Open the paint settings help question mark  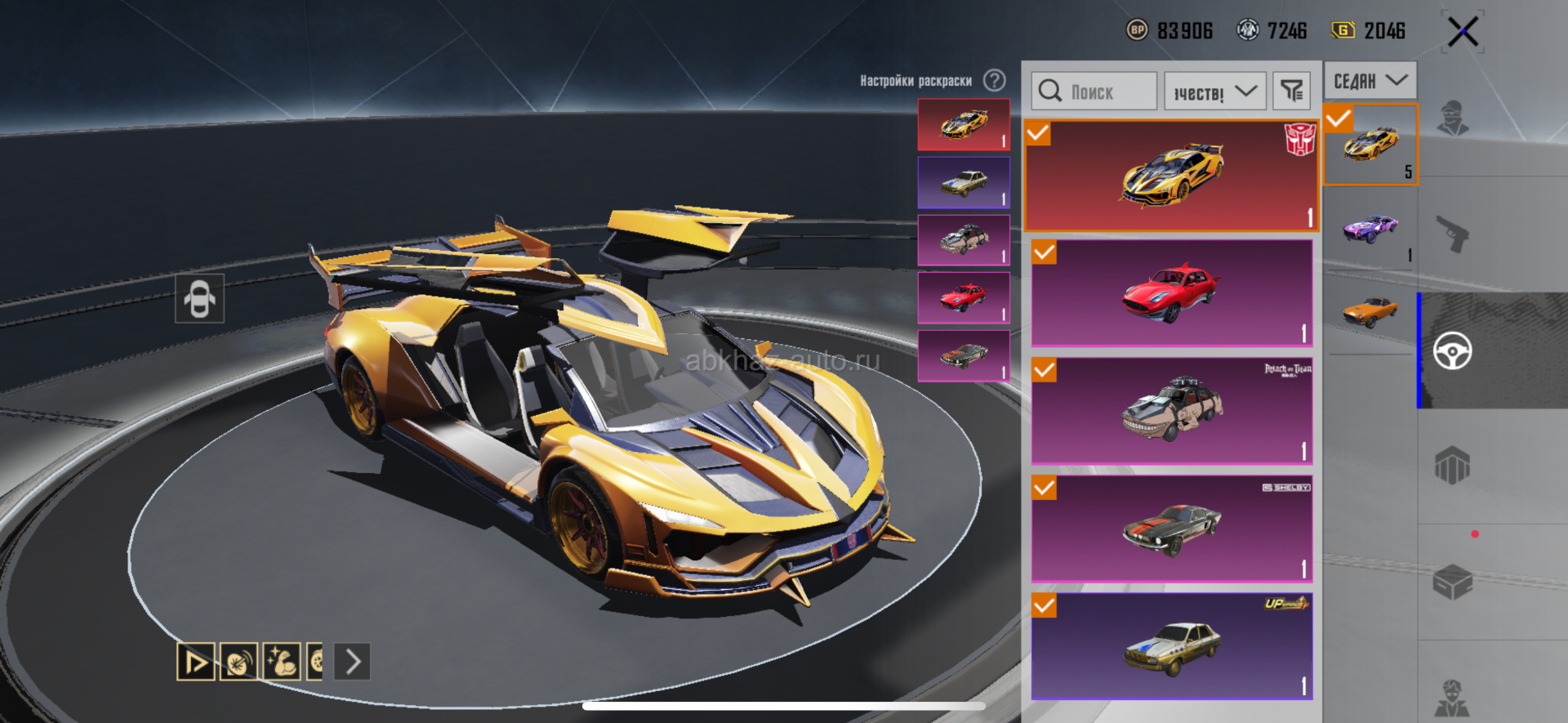pos(994,80)
